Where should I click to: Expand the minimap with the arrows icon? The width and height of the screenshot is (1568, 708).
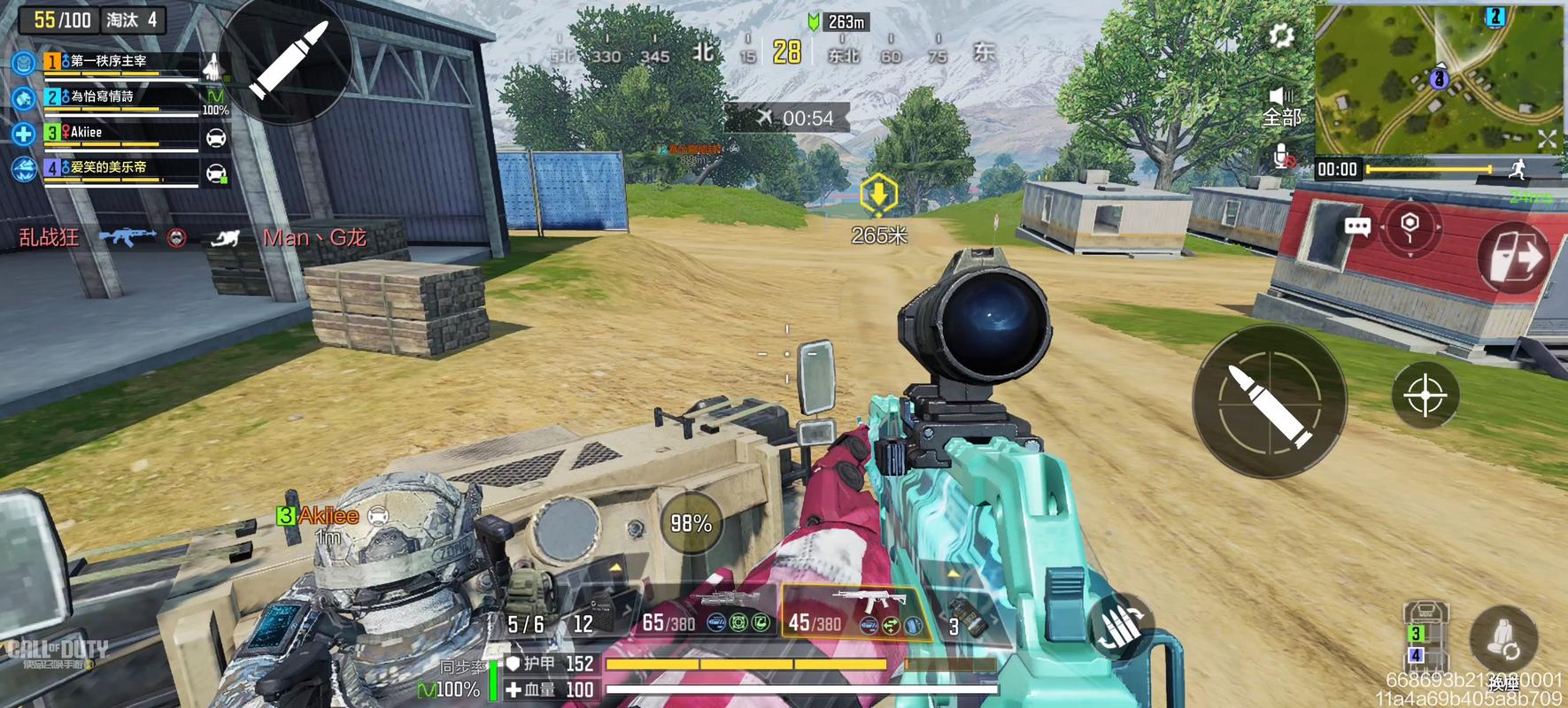click(x=1547, y=138)
